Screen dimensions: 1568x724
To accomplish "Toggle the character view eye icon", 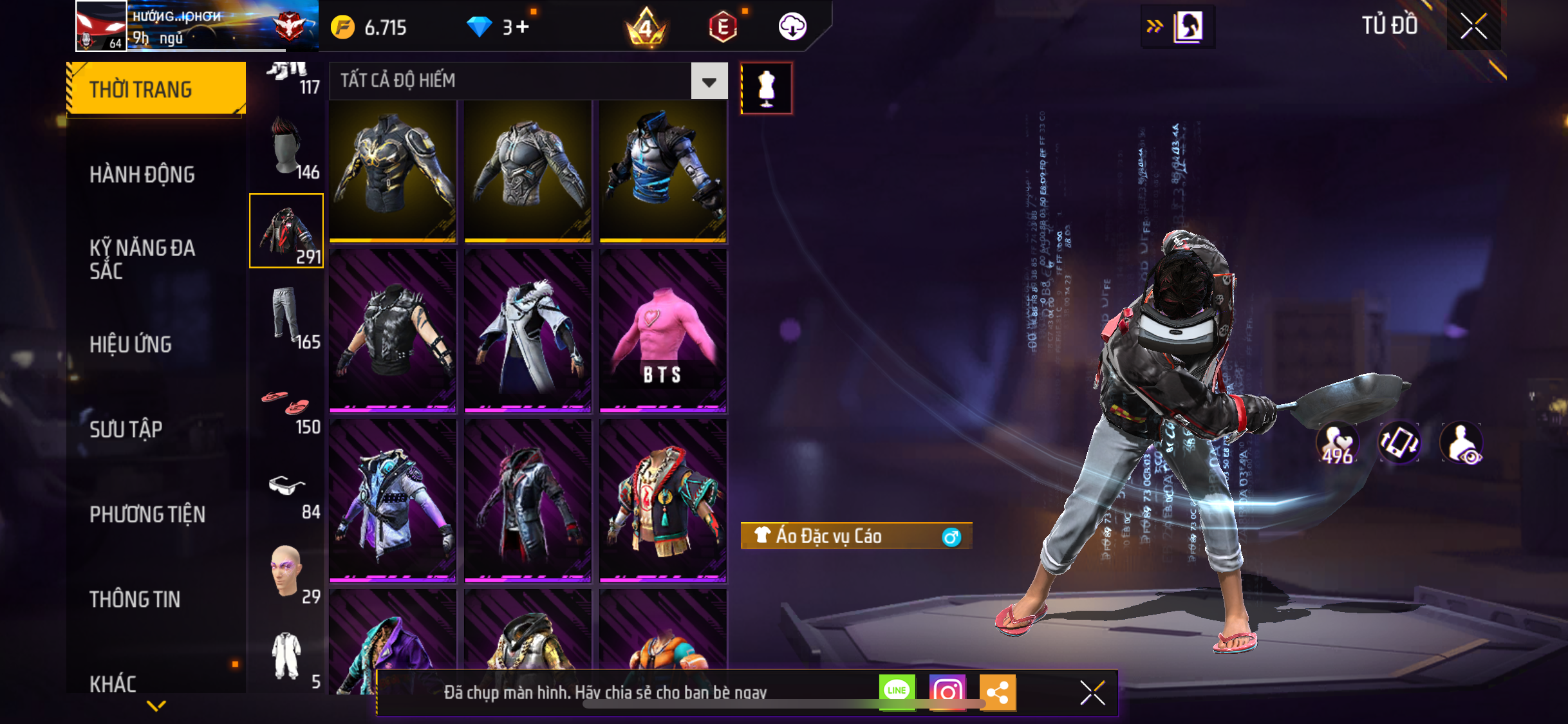I will pyautogui.click(x=1462, y=444).
